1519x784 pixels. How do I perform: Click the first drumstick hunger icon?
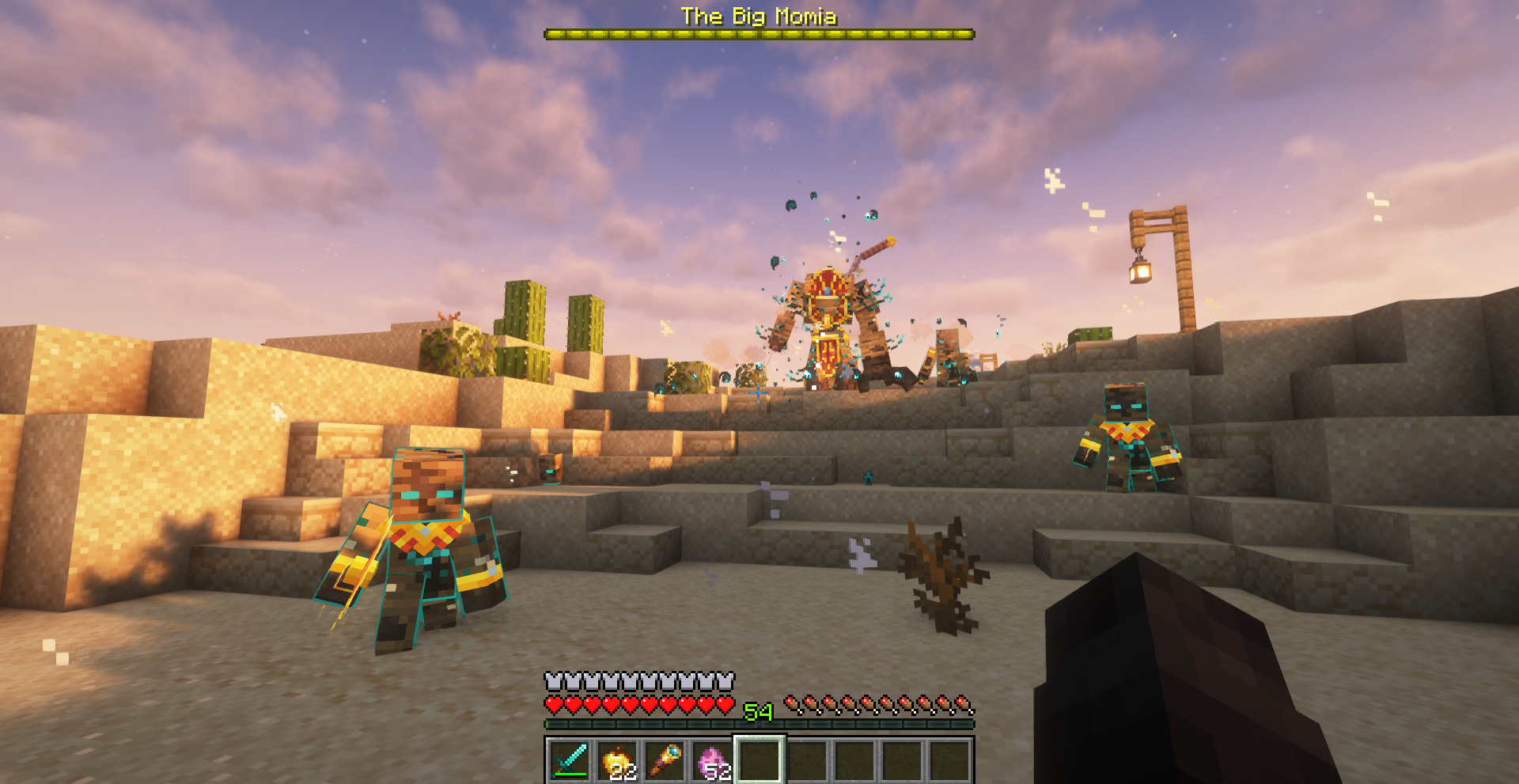click(x=791, y=702)
